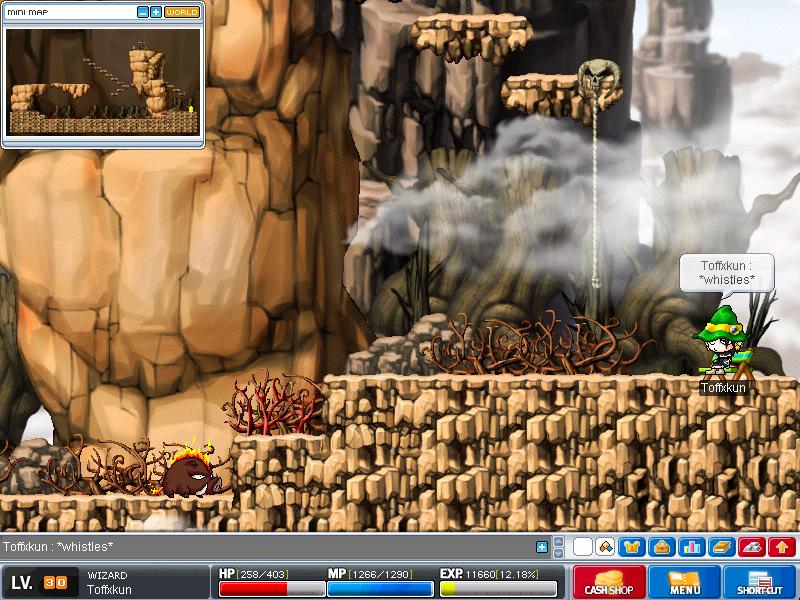
Task: Open the inventory bag icon
Action: coord(661,547)
